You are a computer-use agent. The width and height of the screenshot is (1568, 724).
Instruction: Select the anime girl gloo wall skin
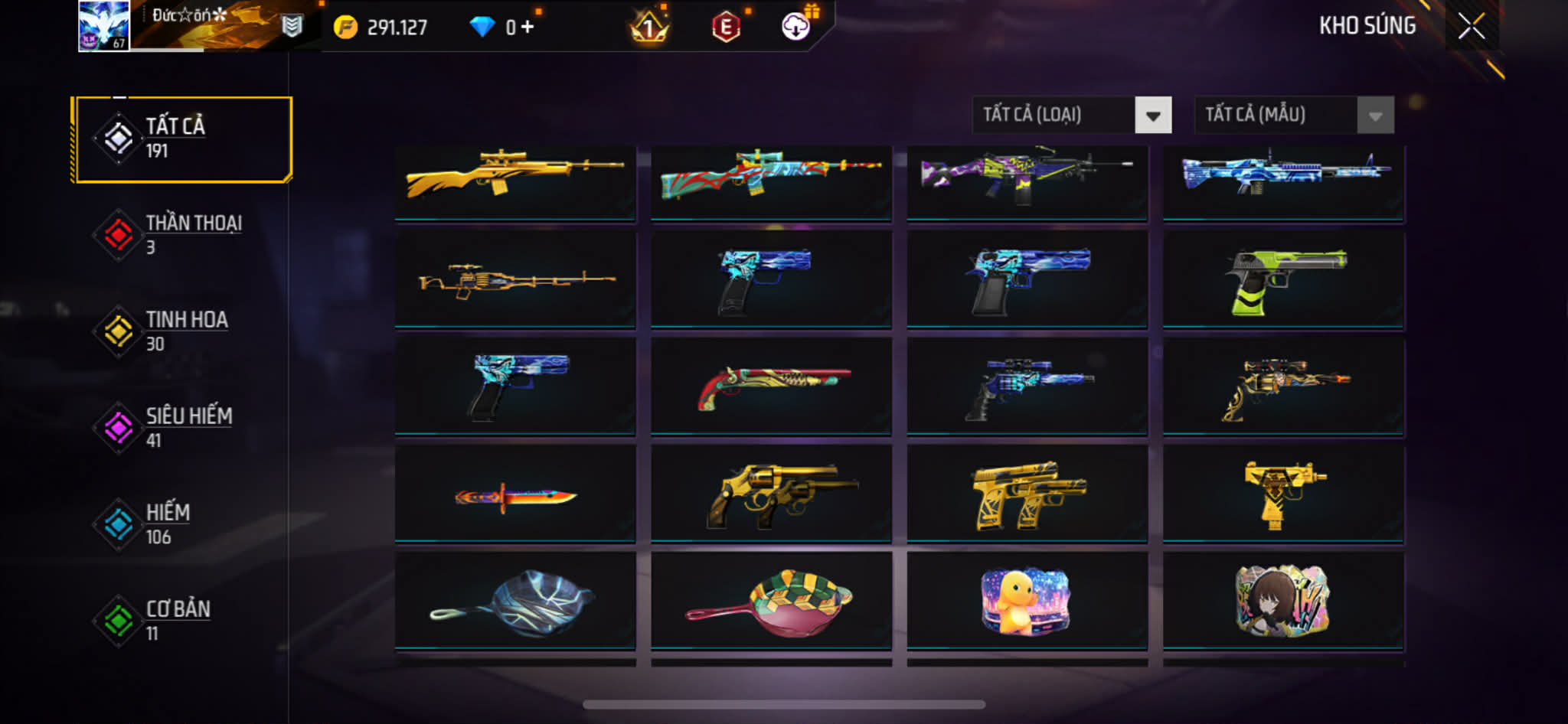(x=1283, y=602)
